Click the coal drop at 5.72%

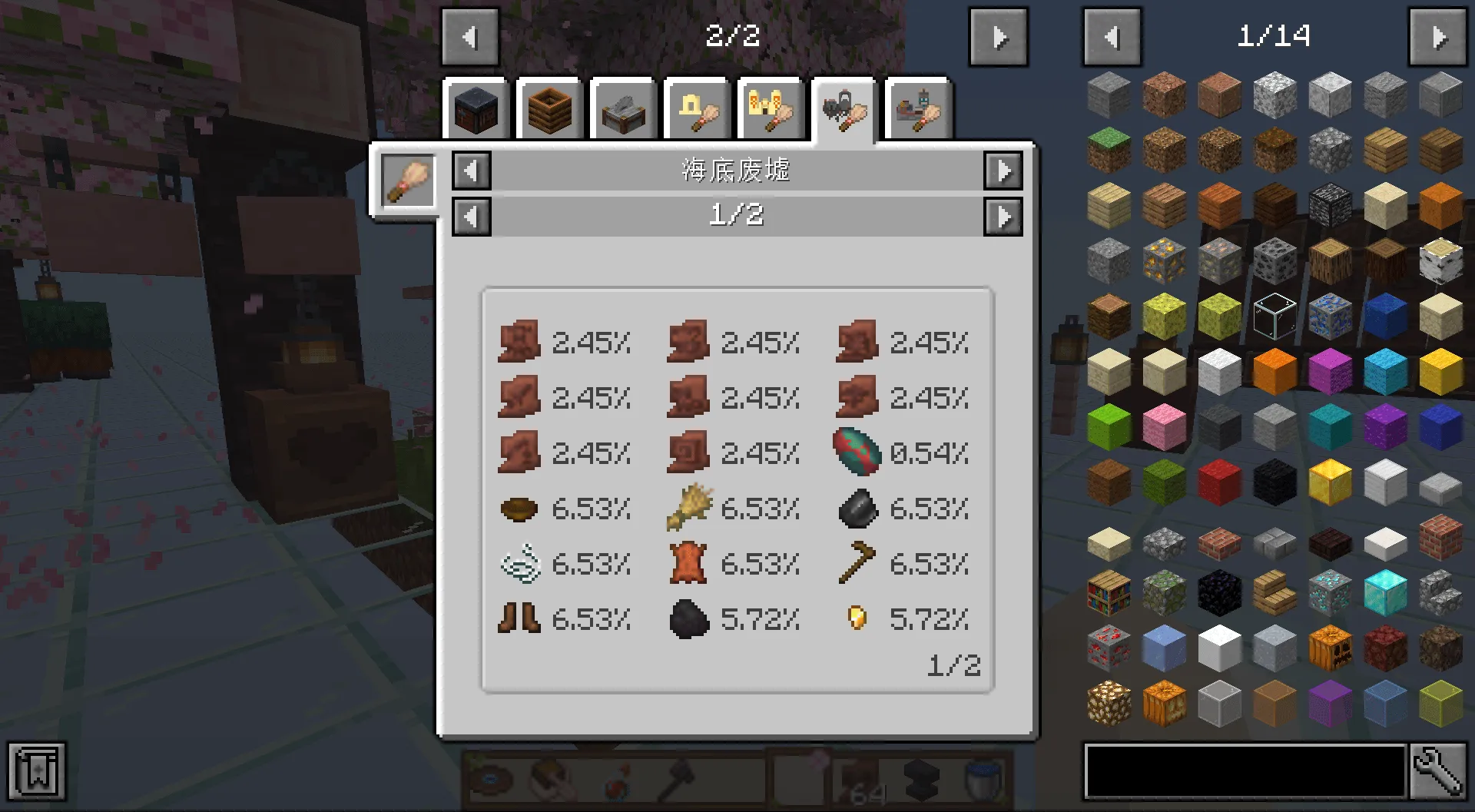point(687,619)
